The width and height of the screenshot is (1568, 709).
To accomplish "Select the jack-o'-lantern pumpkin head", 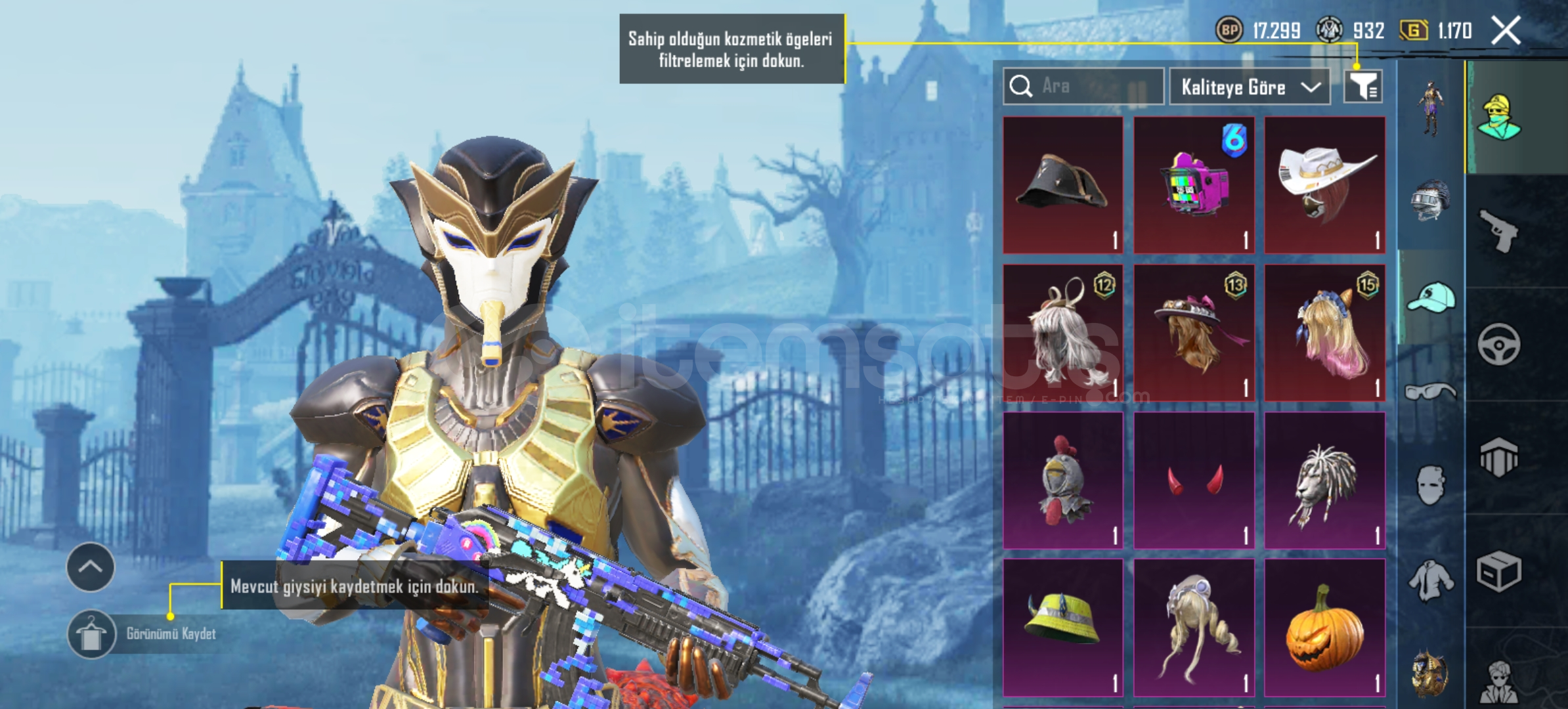I will tap(1324, 627).
